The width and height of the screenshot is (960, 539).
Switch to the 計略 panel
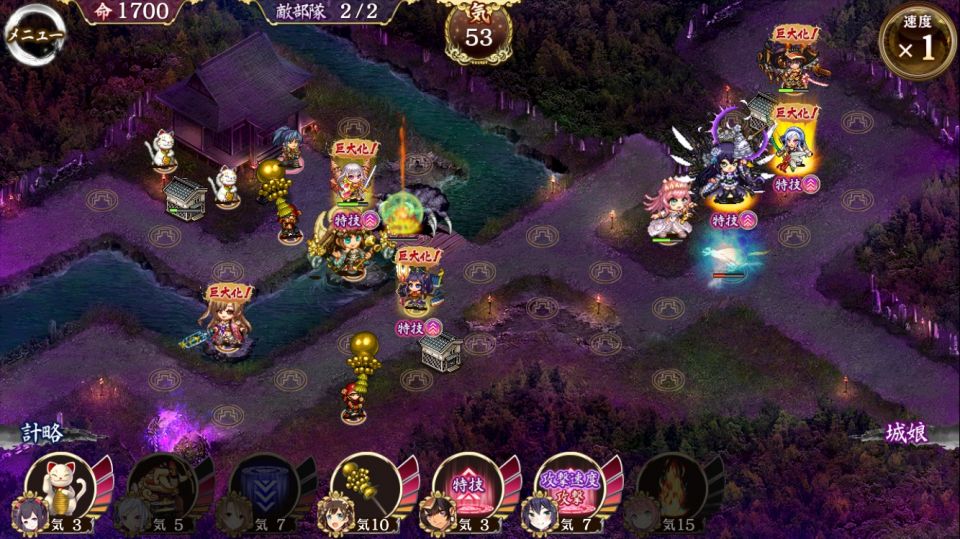(x=44, y=433)
